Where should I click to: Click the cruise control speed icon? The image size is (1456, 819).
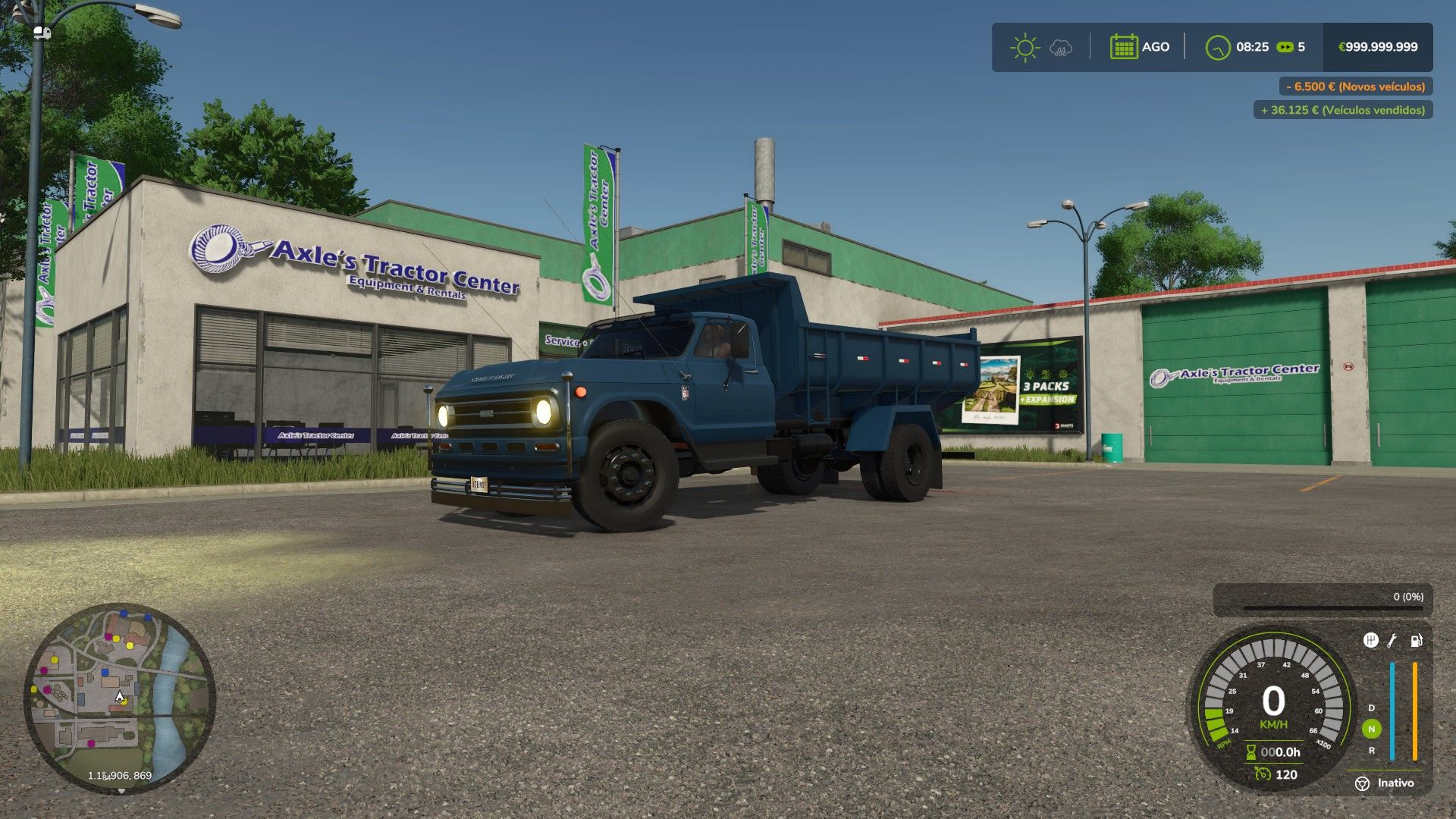(x=1262, y=774)
